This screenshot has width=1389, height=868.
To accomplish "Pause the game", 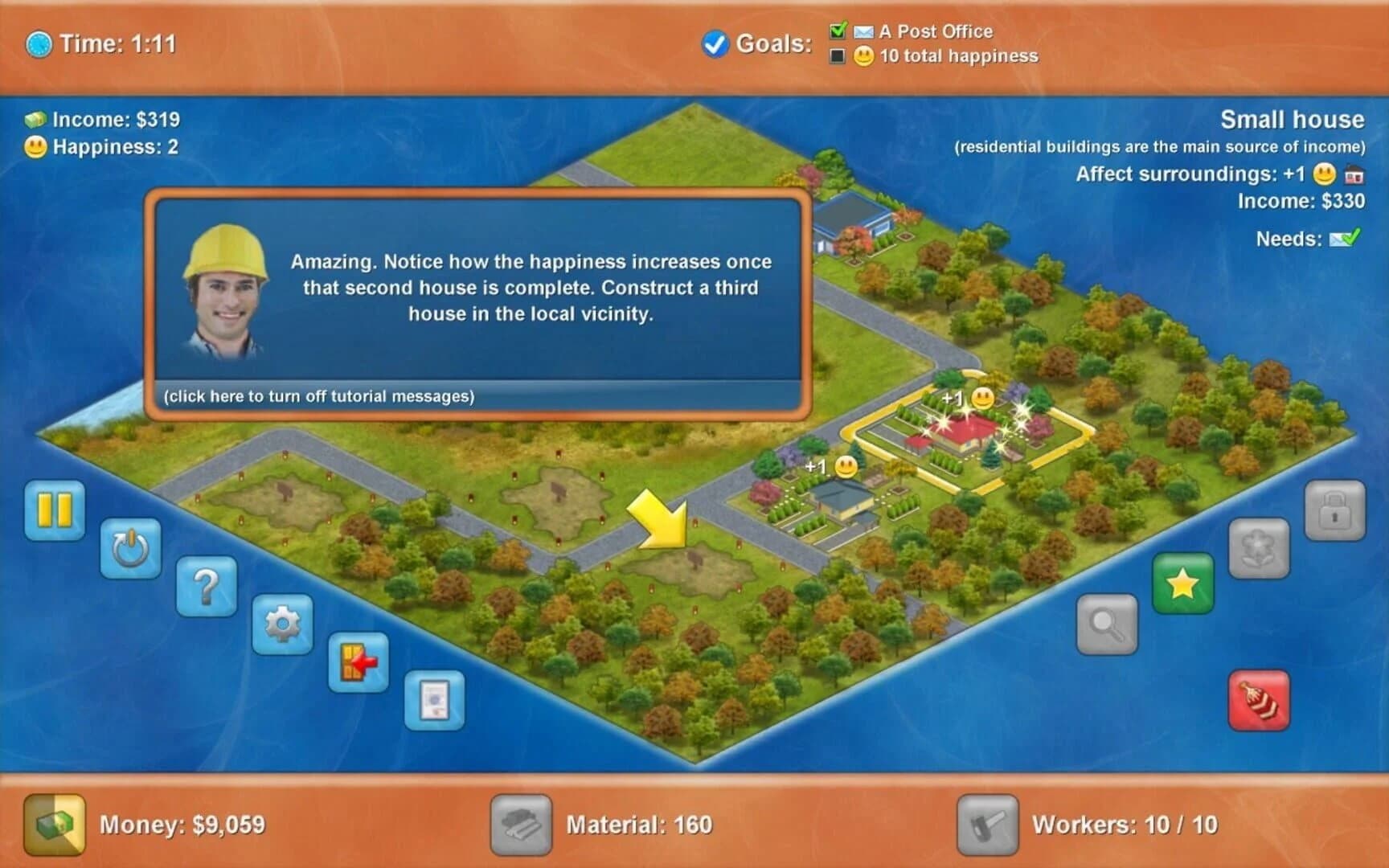I will pyautogui.click(x=53, y=510).
